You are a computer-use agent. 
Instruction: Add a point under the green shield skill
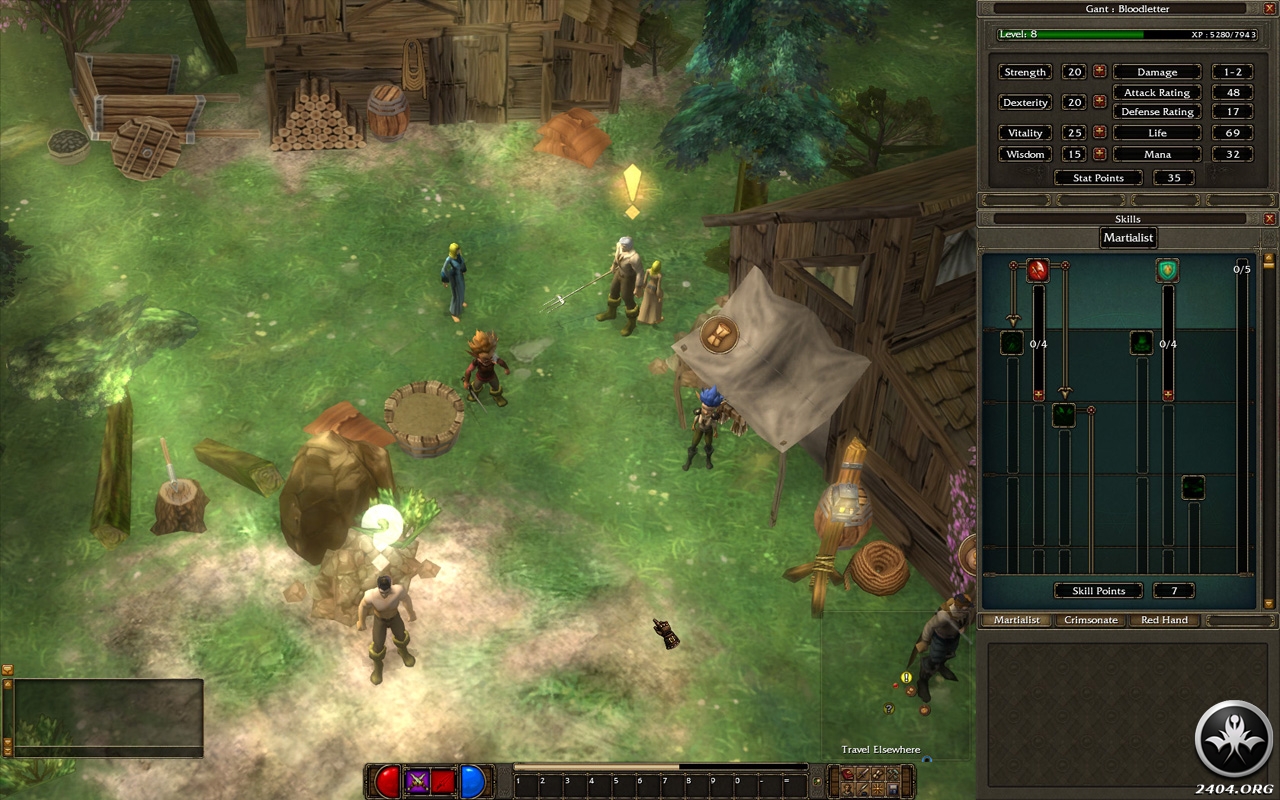click(x=1167, y=395)
